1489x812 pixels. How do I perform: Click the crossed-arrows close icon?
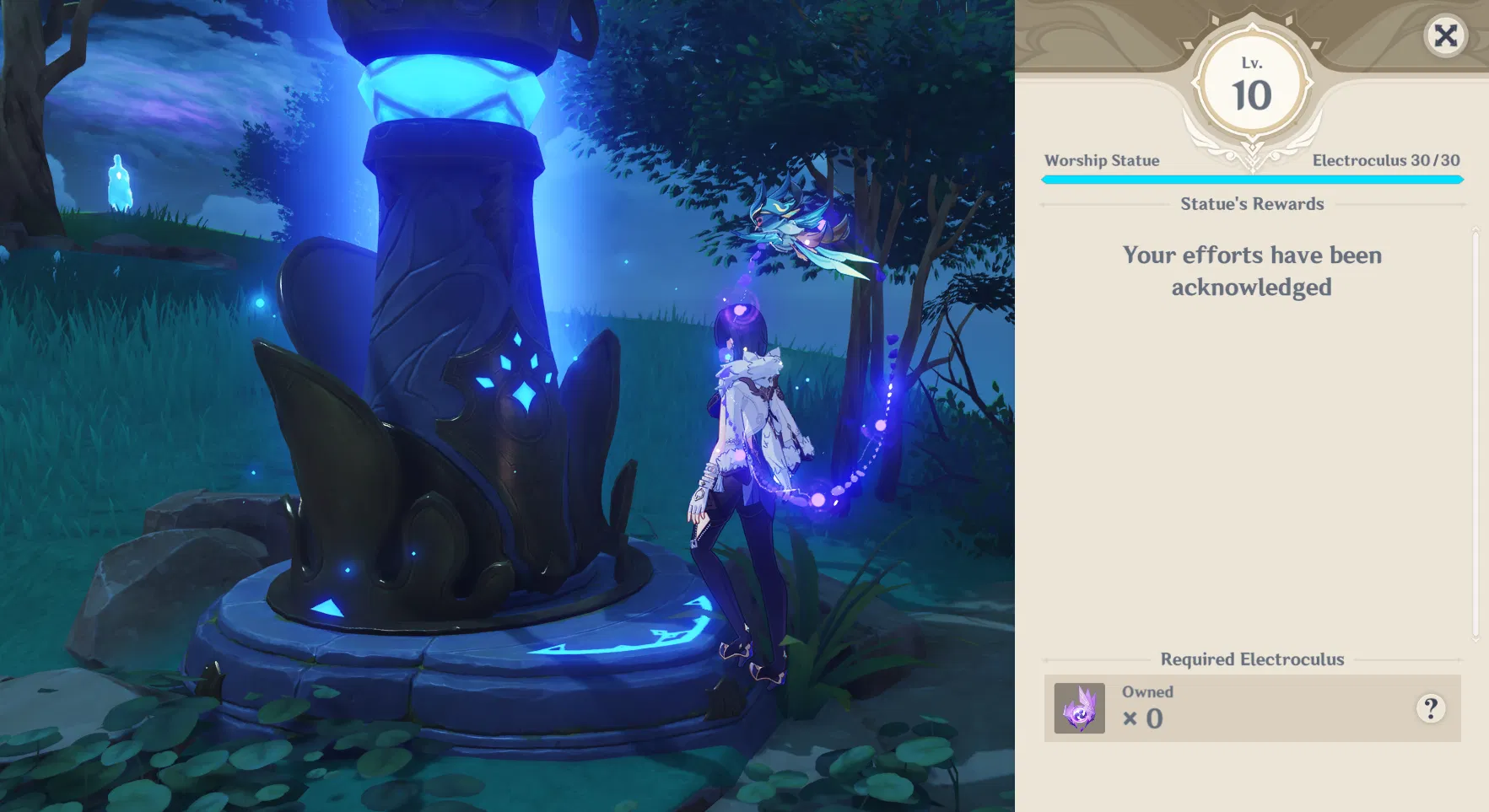click(1445, 36)
